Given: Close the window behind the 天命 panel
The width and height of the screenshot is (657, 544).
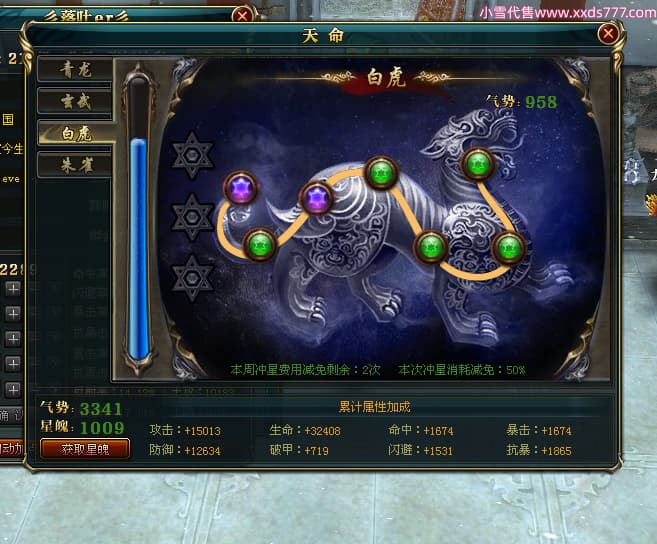Looking at the screenshot, I should tap(242, 15).
